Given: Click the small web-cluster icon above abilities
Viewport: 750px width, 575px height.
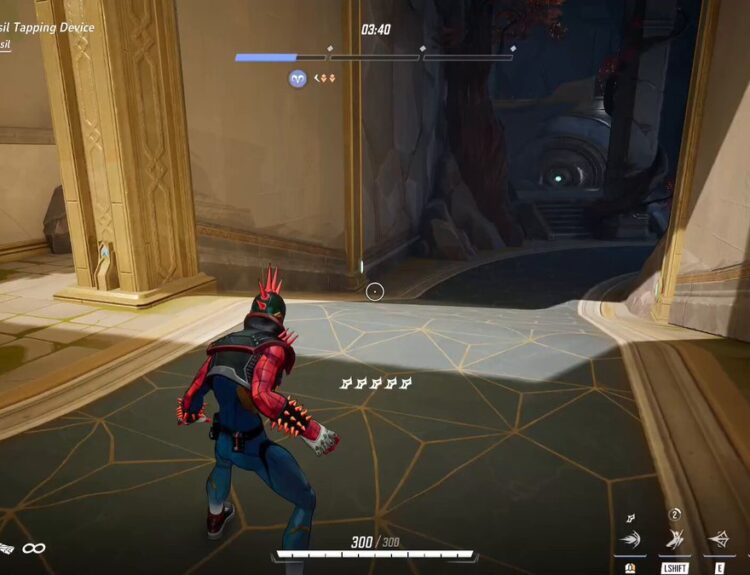Looking at the screenshot, I should click(x=630, y=518).
